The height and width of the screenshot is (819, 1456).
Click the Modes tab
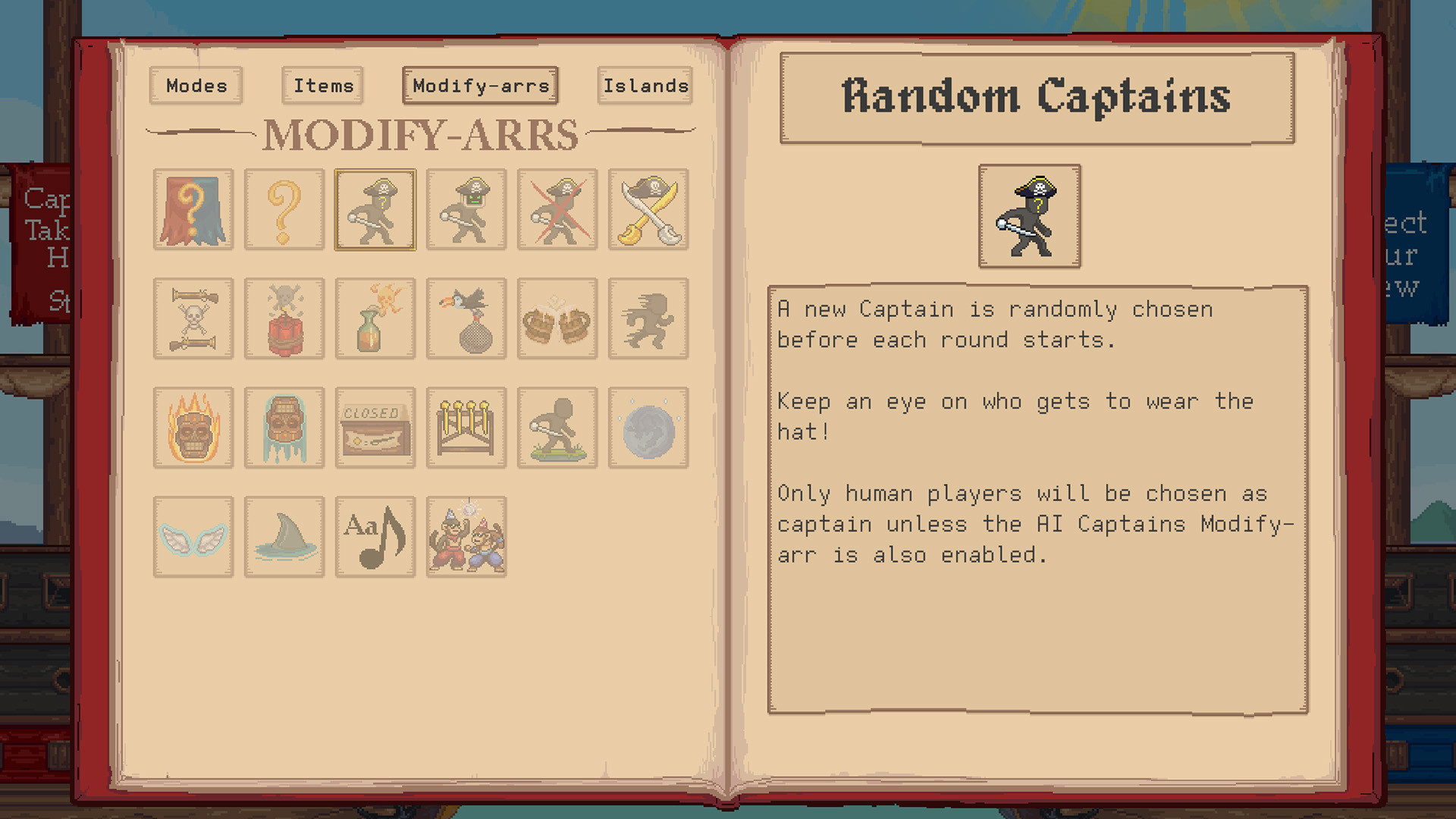pyautogui.click(x=196, y=86)
